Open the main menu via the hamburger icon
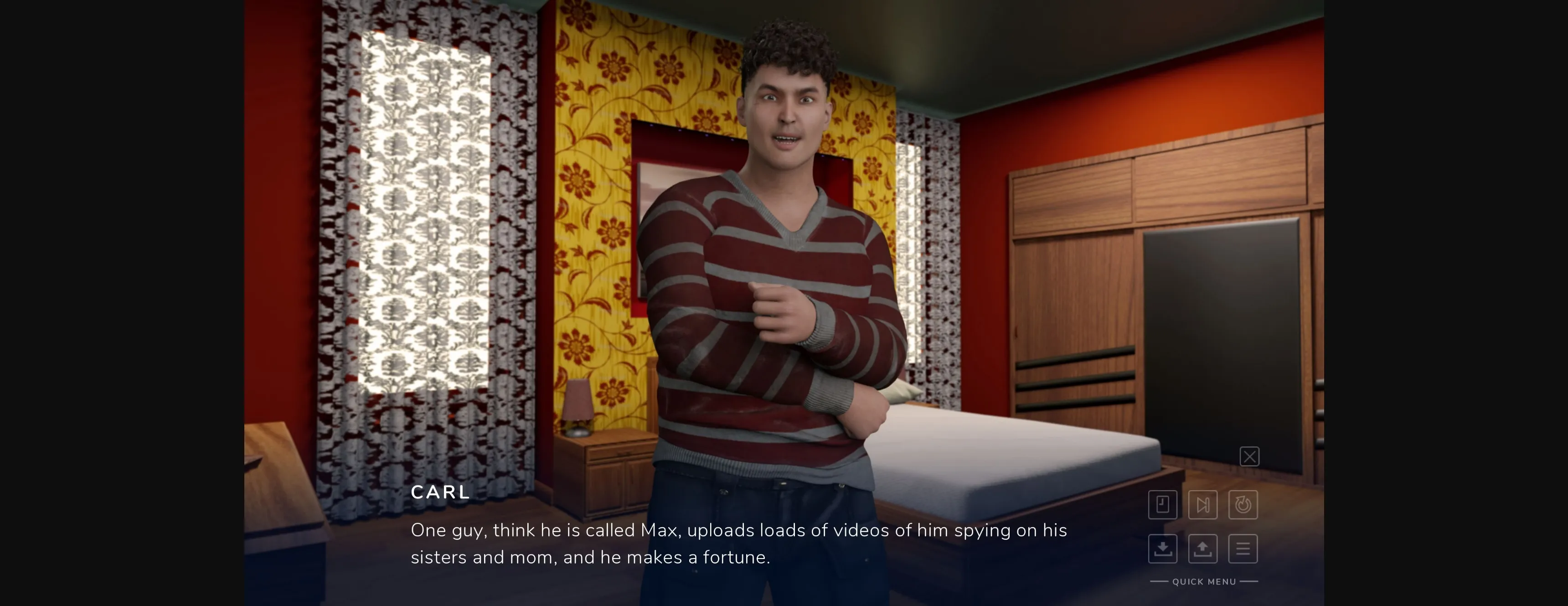 1243,549
